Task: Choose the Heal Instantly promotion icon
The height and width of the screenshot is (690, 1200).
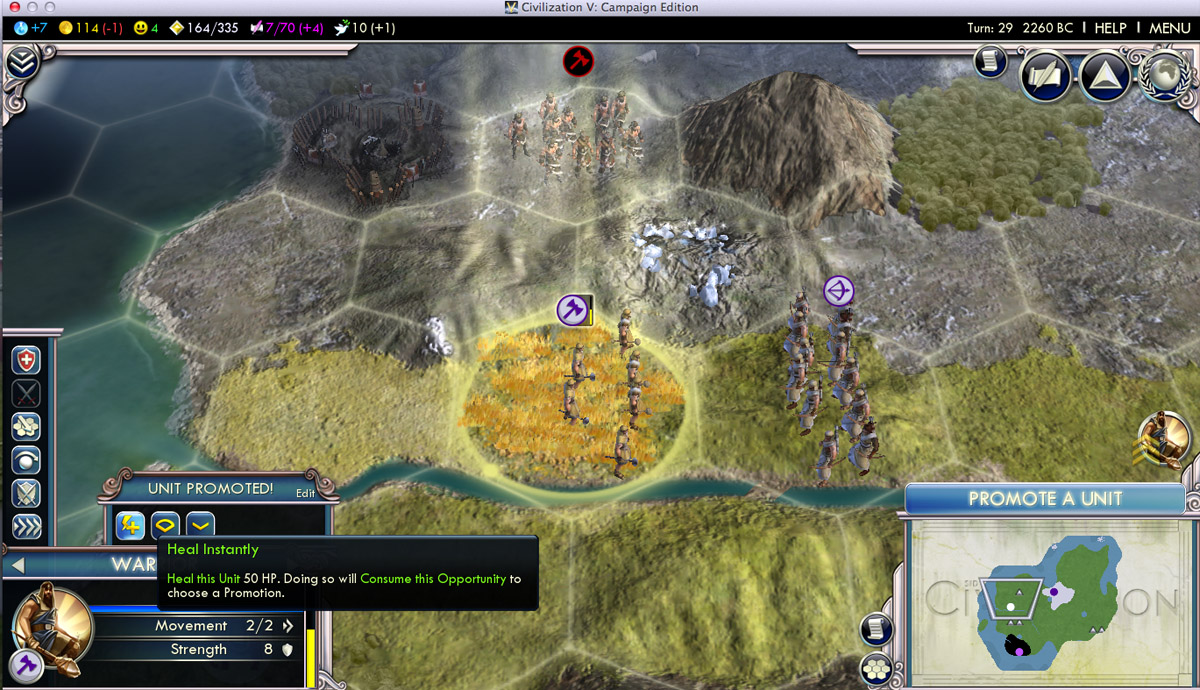Action: 130,524
